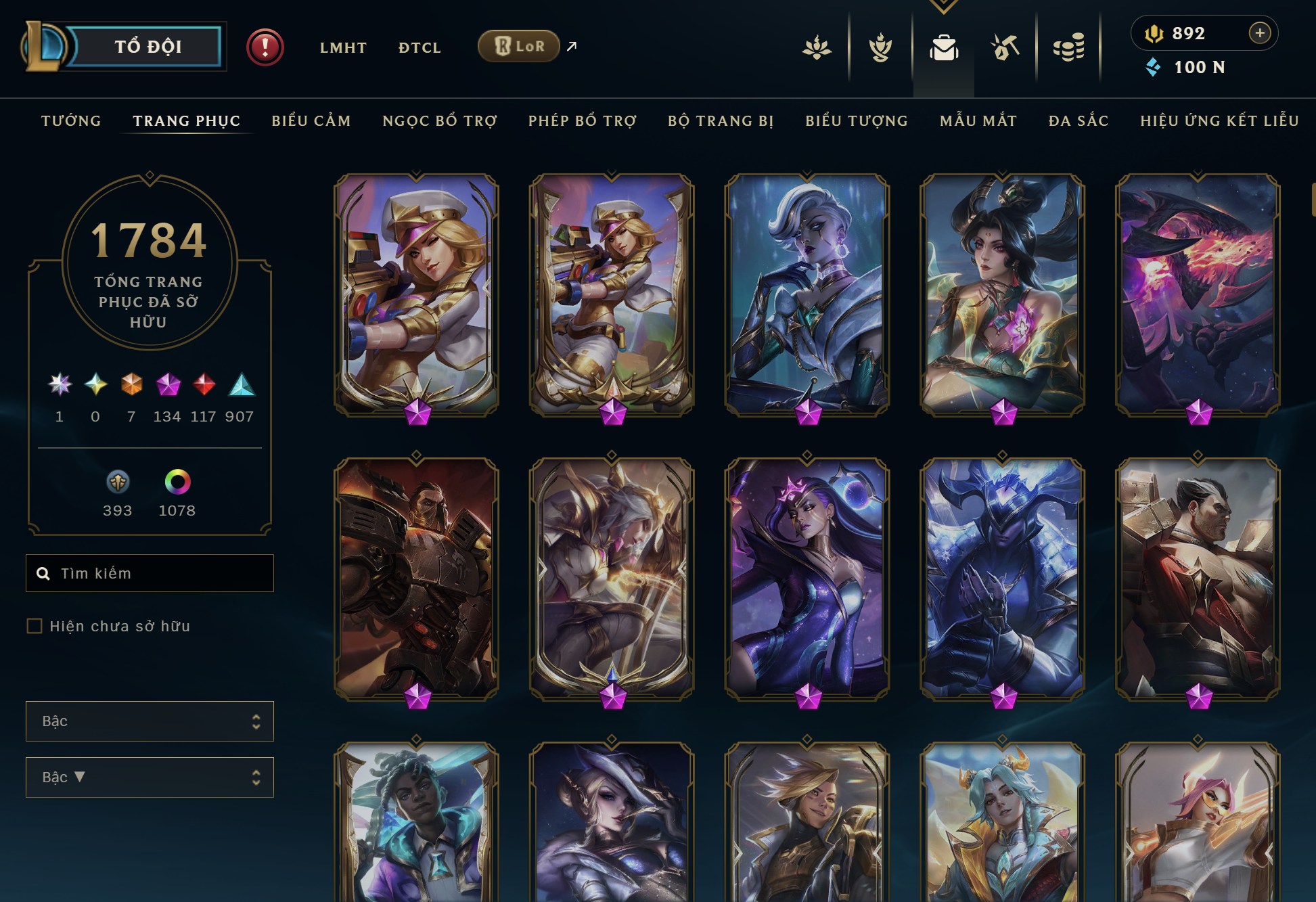This screenshot has width=1316, height=902.
Task: Select the ĐTCL menu item
Action: (x=419, y=47)
